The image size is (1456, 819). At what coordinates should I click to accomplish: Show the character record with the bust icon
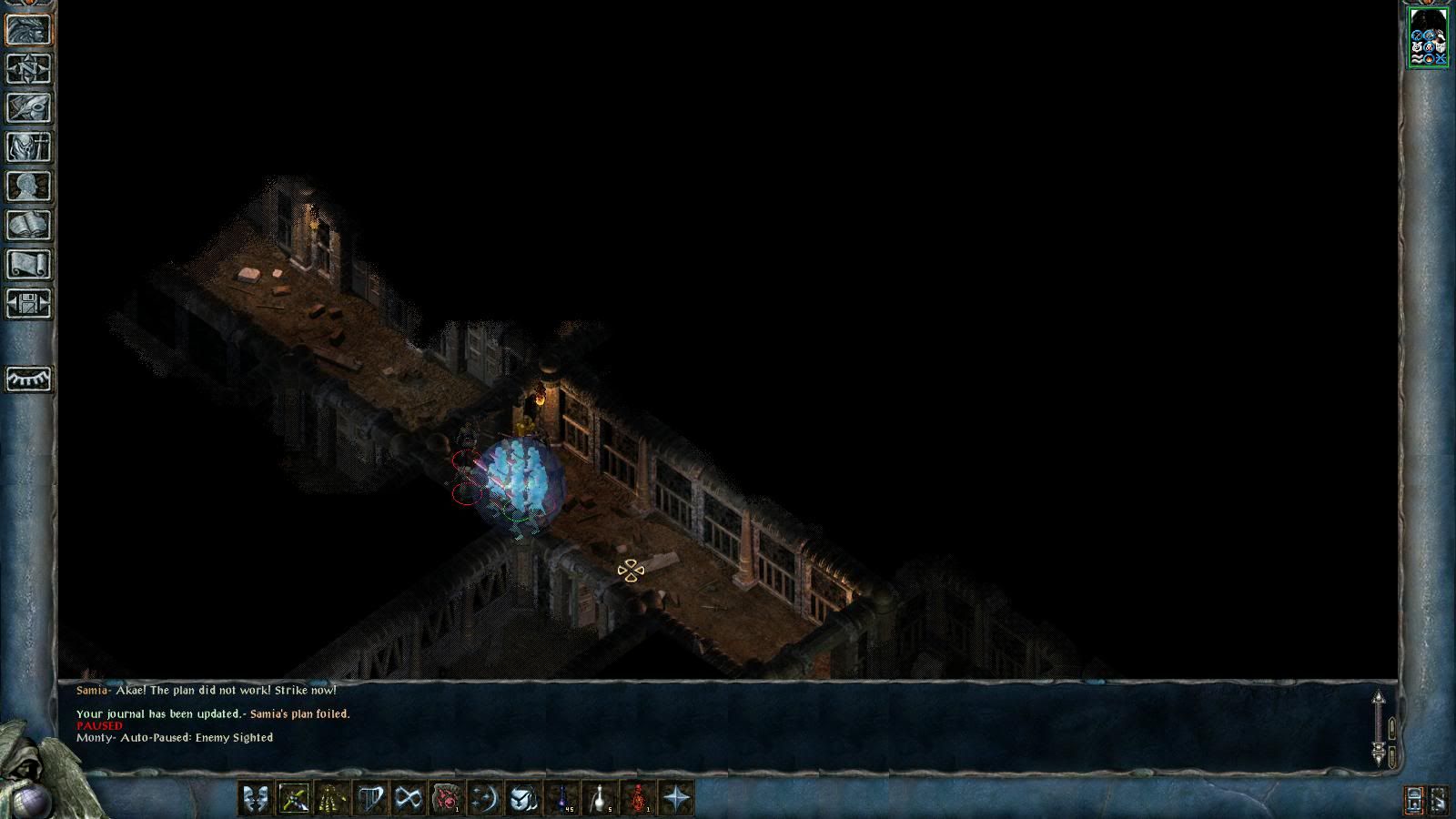pos(28,187)
